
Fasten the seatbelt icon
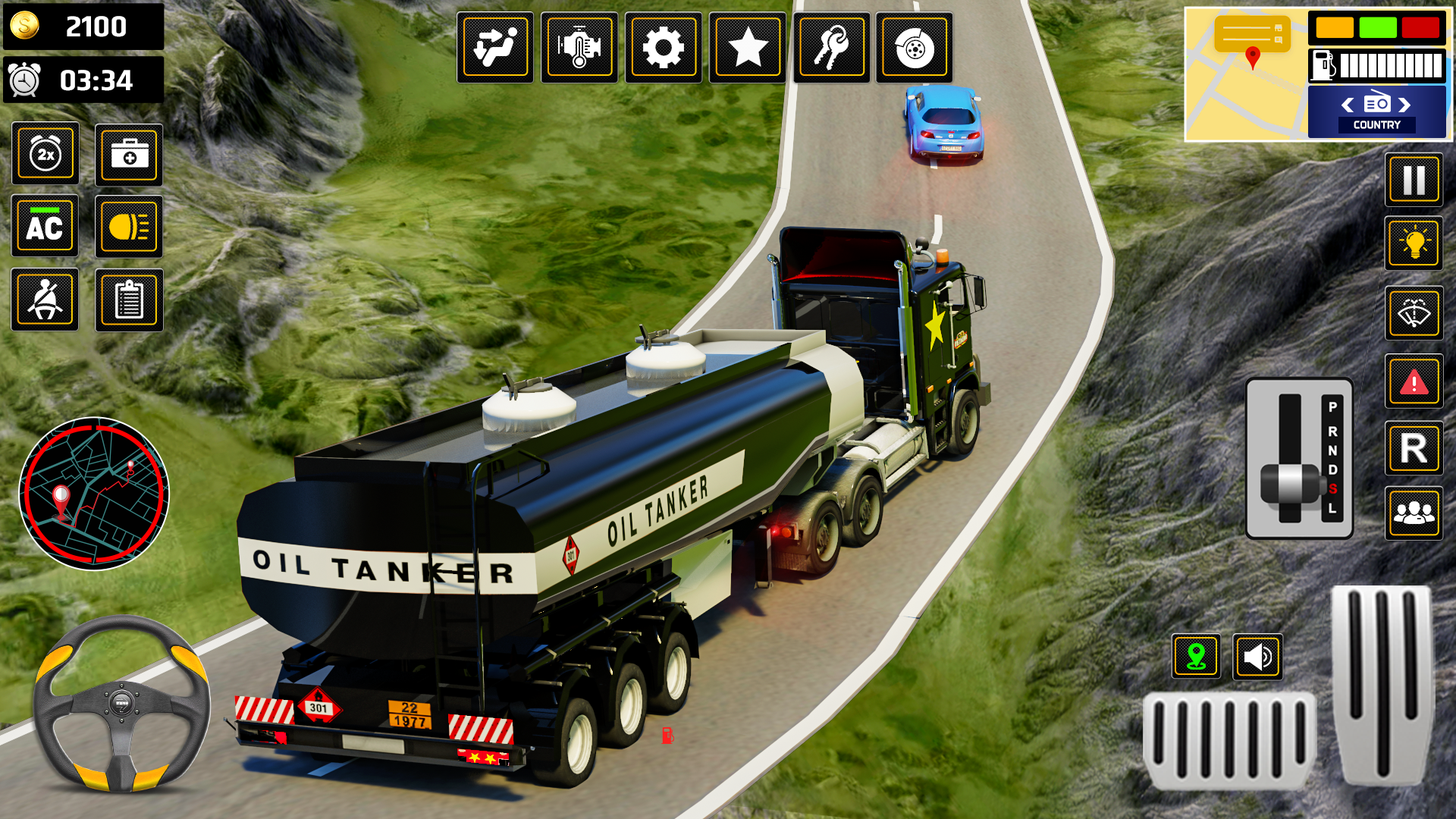45,300
